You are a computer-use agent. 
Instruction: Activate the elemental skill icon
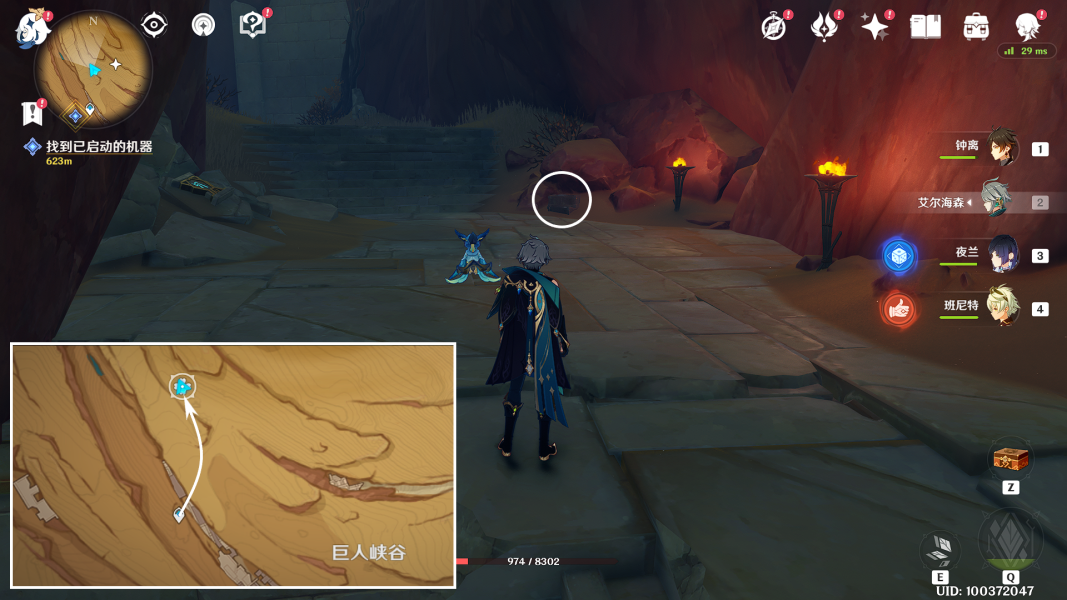[940, 549]
